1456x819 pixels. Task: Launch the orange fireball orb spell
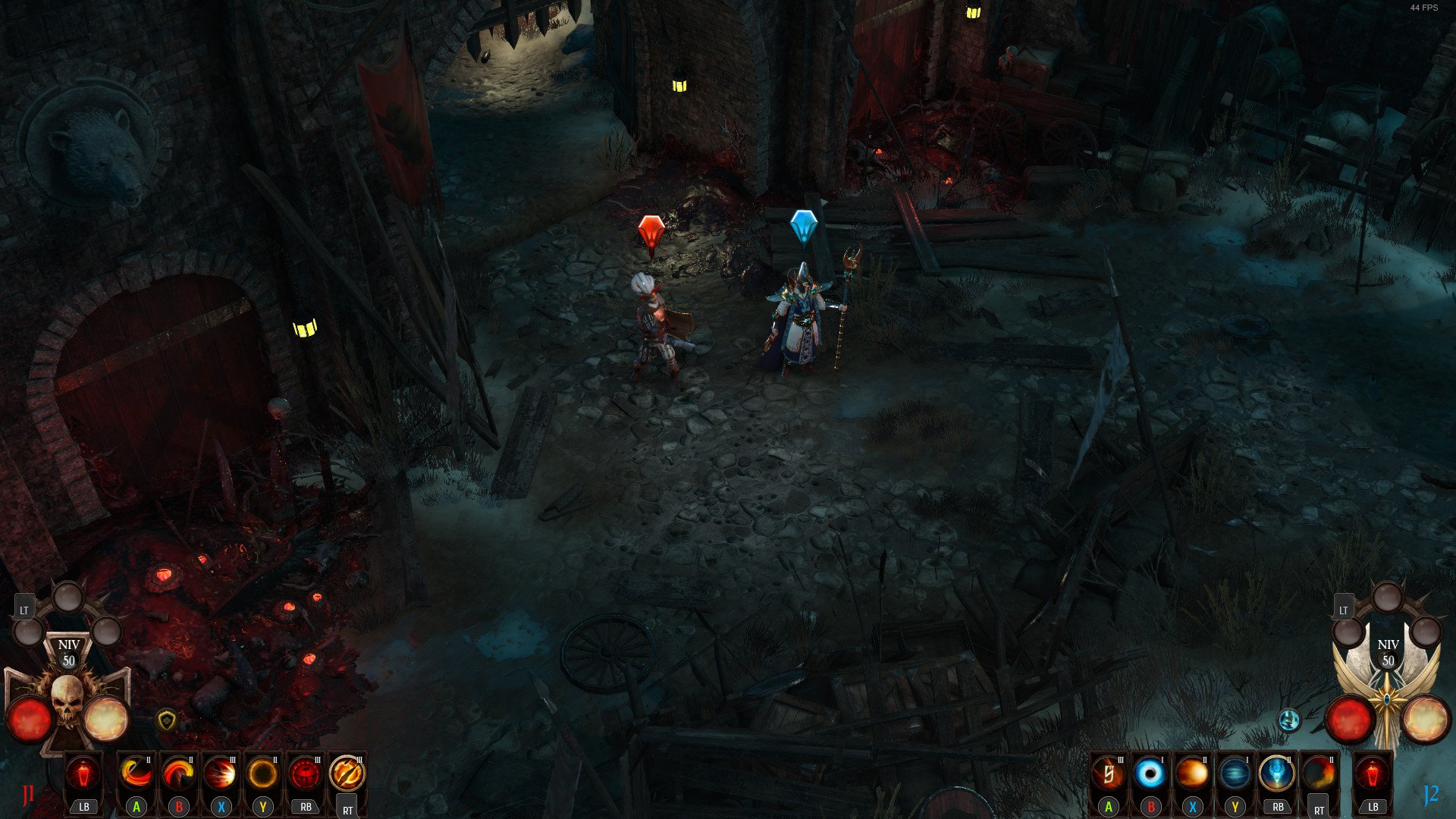(1192, 774)
